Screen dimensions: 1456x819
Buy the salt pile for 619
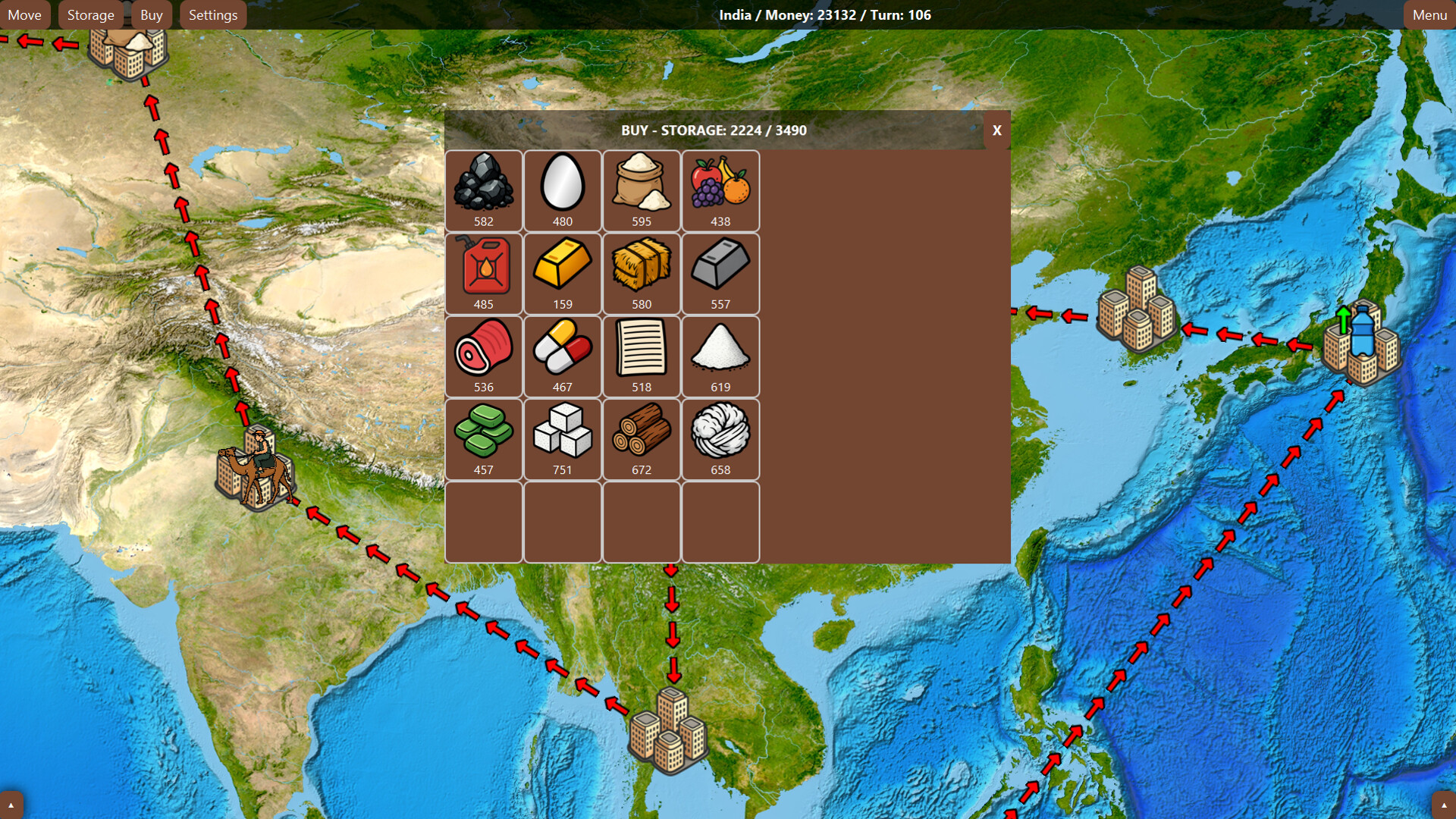[x=720, y=355]
